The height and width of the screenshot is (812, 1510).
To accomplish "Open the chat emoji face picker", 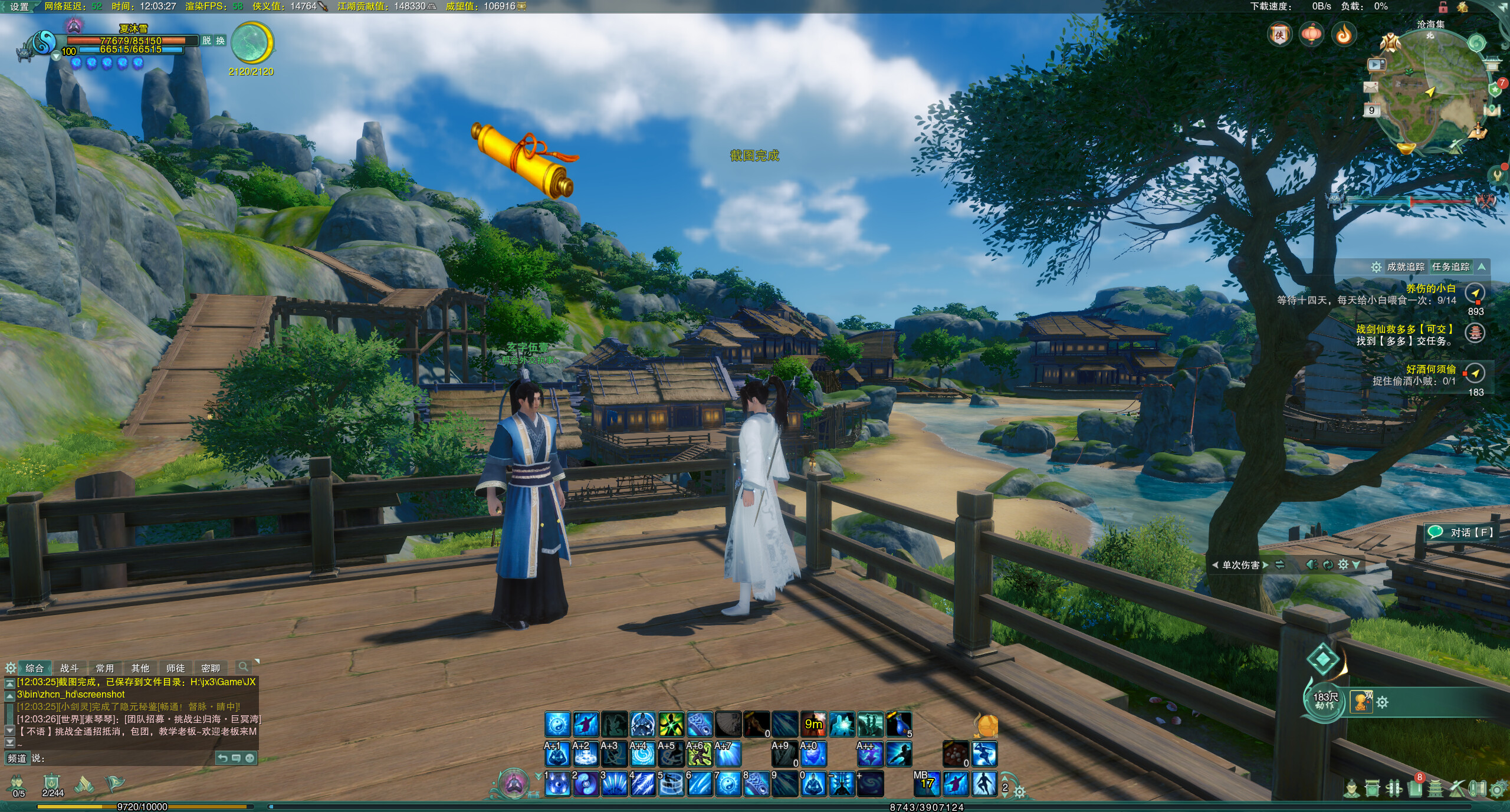I will click(x=250, y=758).
